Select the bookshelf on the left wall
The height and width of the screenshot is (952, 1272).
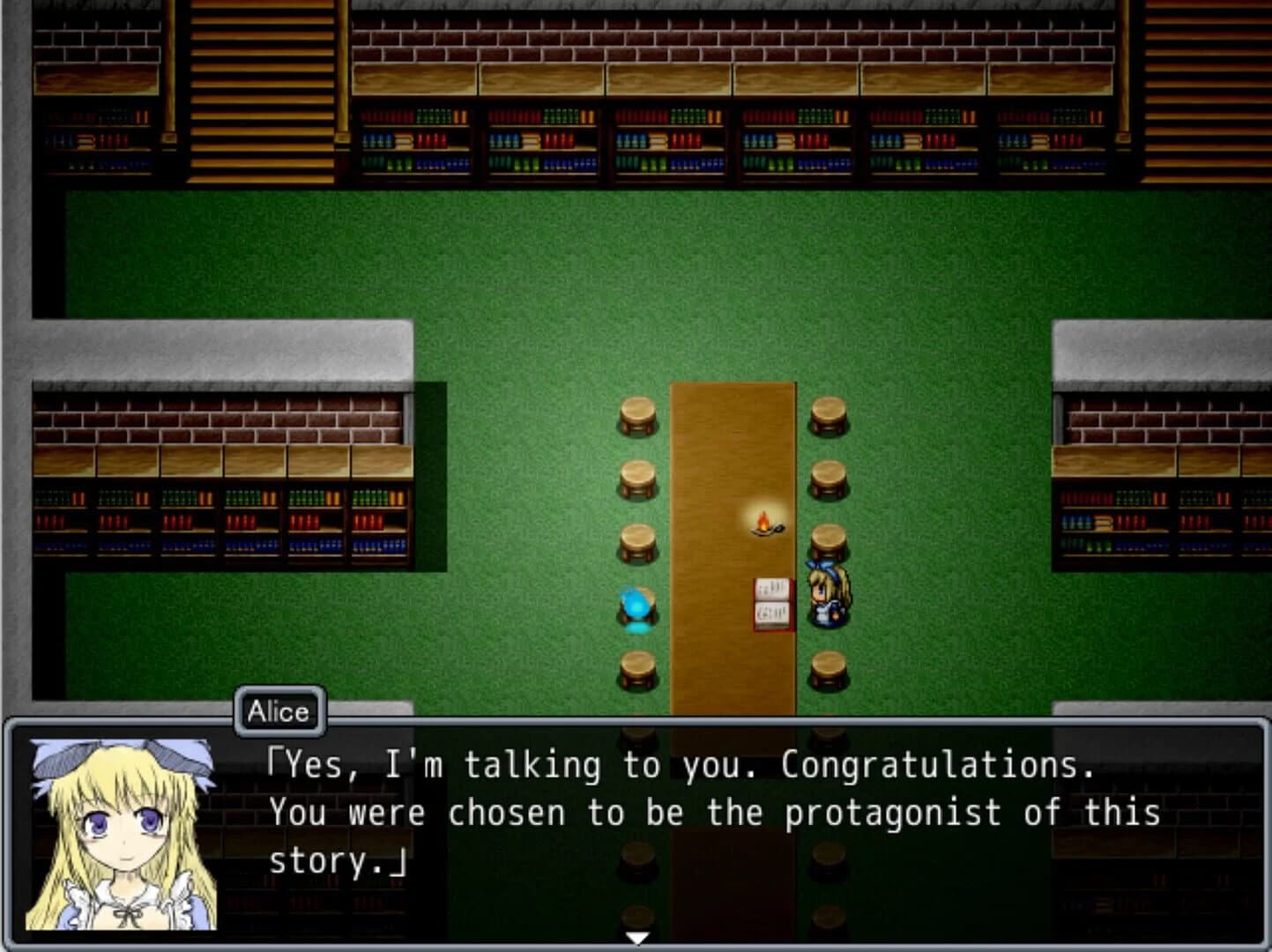pyautogui.click(x=220, y=520)
